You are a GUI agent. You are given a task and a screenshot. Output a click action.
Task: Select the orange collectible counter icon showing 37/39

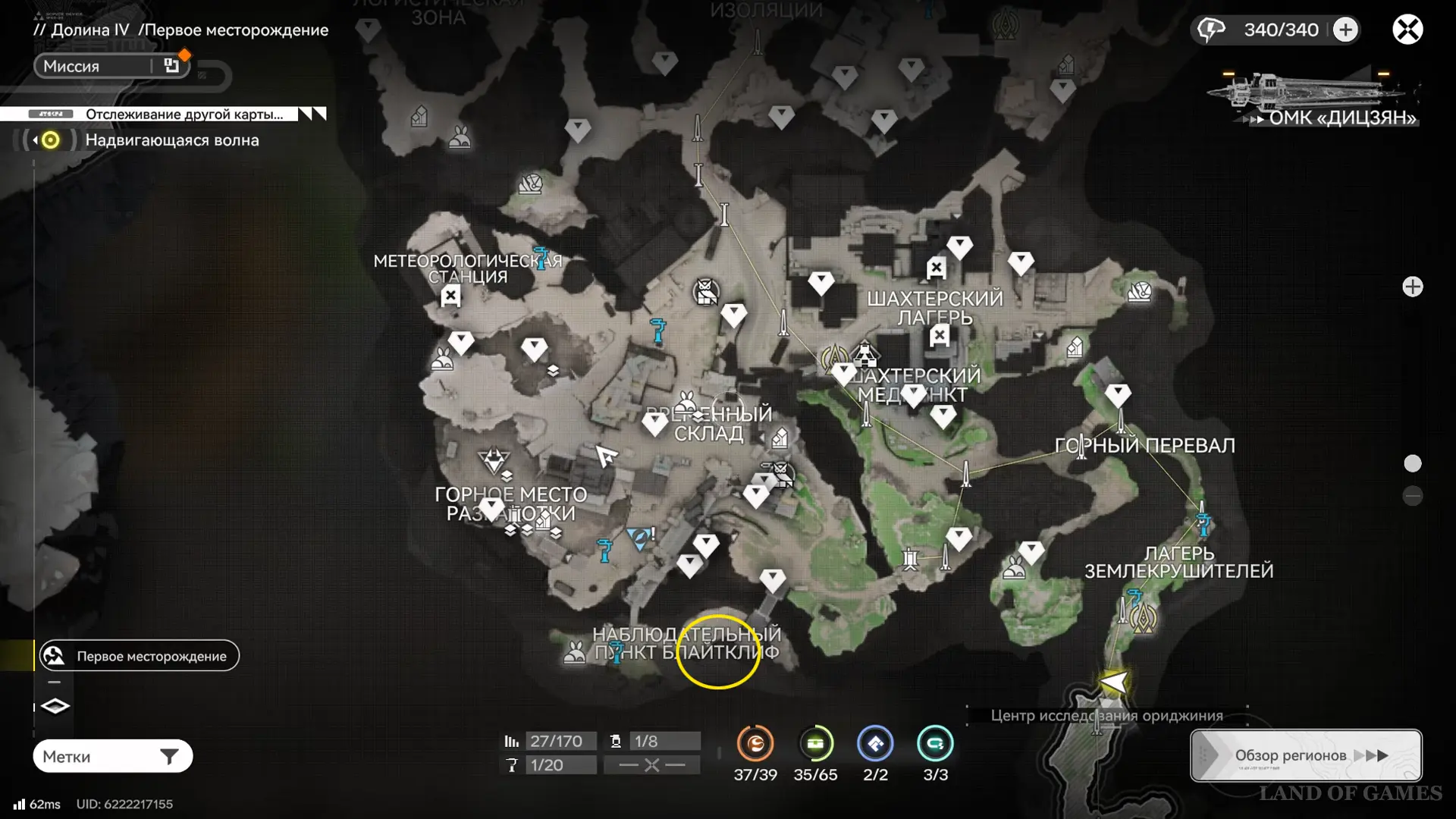click(755, 744)
